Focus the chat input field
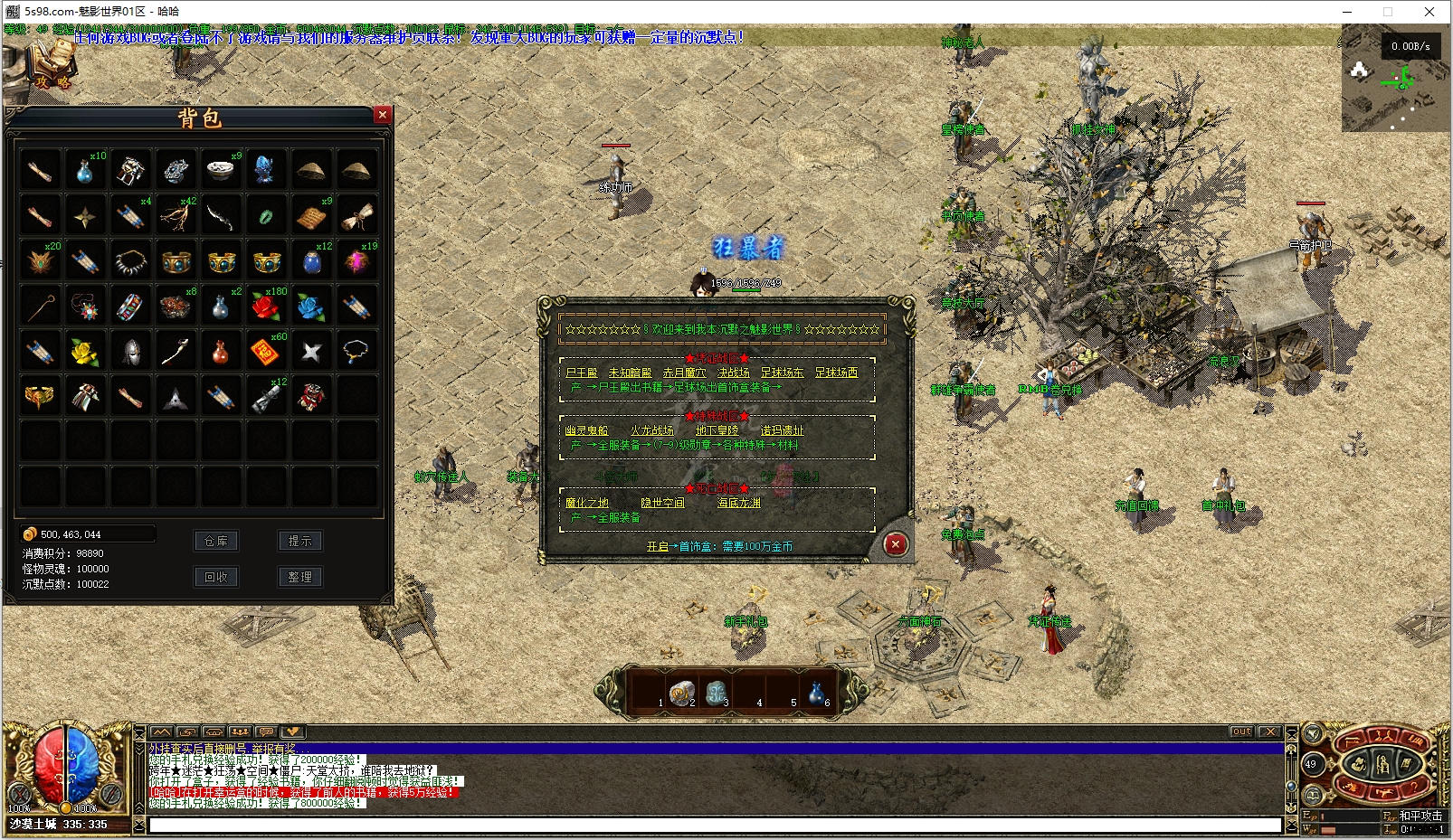The width and height of the screenshot is (1453, 840). coord(715,825)
